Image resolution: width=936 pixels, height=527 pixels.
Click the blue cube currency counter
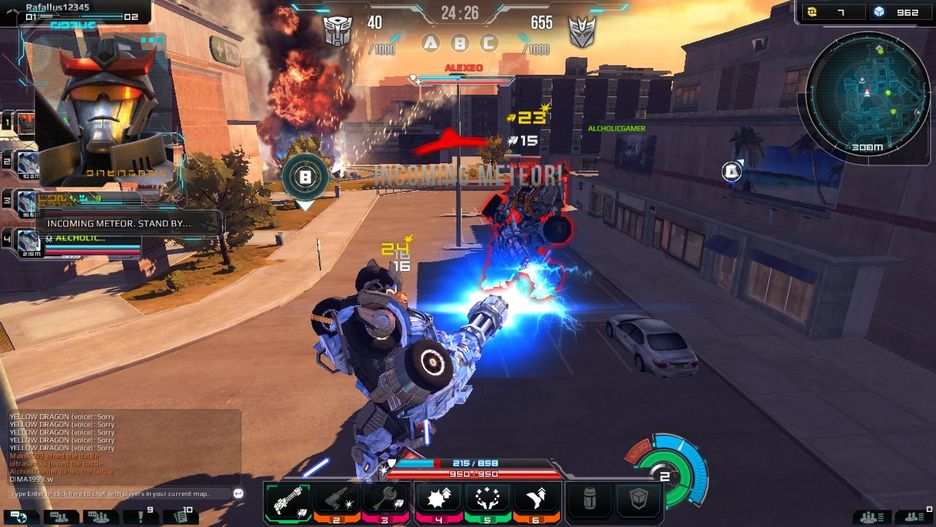coord(893,12)
